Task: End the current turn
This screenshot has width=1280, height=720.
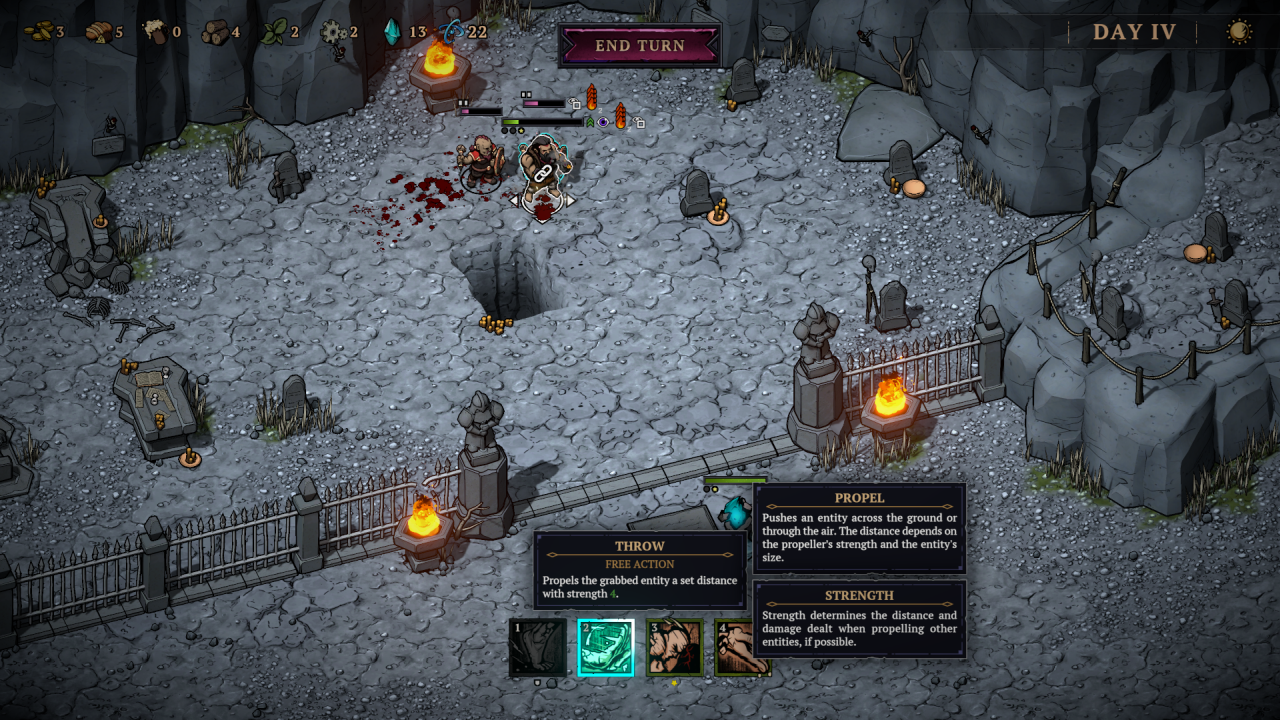Action: [x=640, y=46]
